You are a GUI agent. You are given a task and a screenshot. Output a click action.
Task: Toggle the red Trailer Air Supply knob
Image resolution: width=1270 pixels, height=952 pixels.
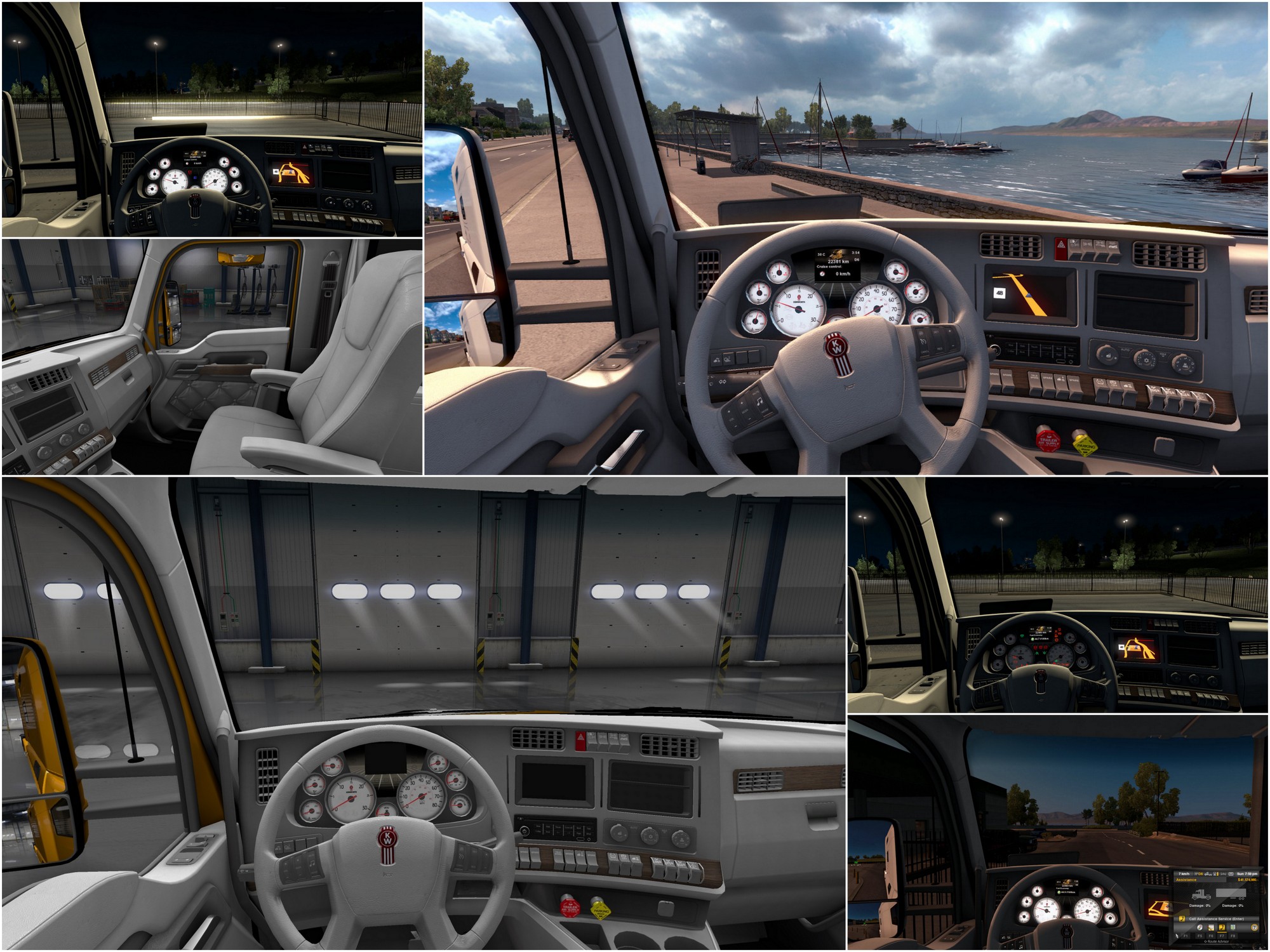1049,440
